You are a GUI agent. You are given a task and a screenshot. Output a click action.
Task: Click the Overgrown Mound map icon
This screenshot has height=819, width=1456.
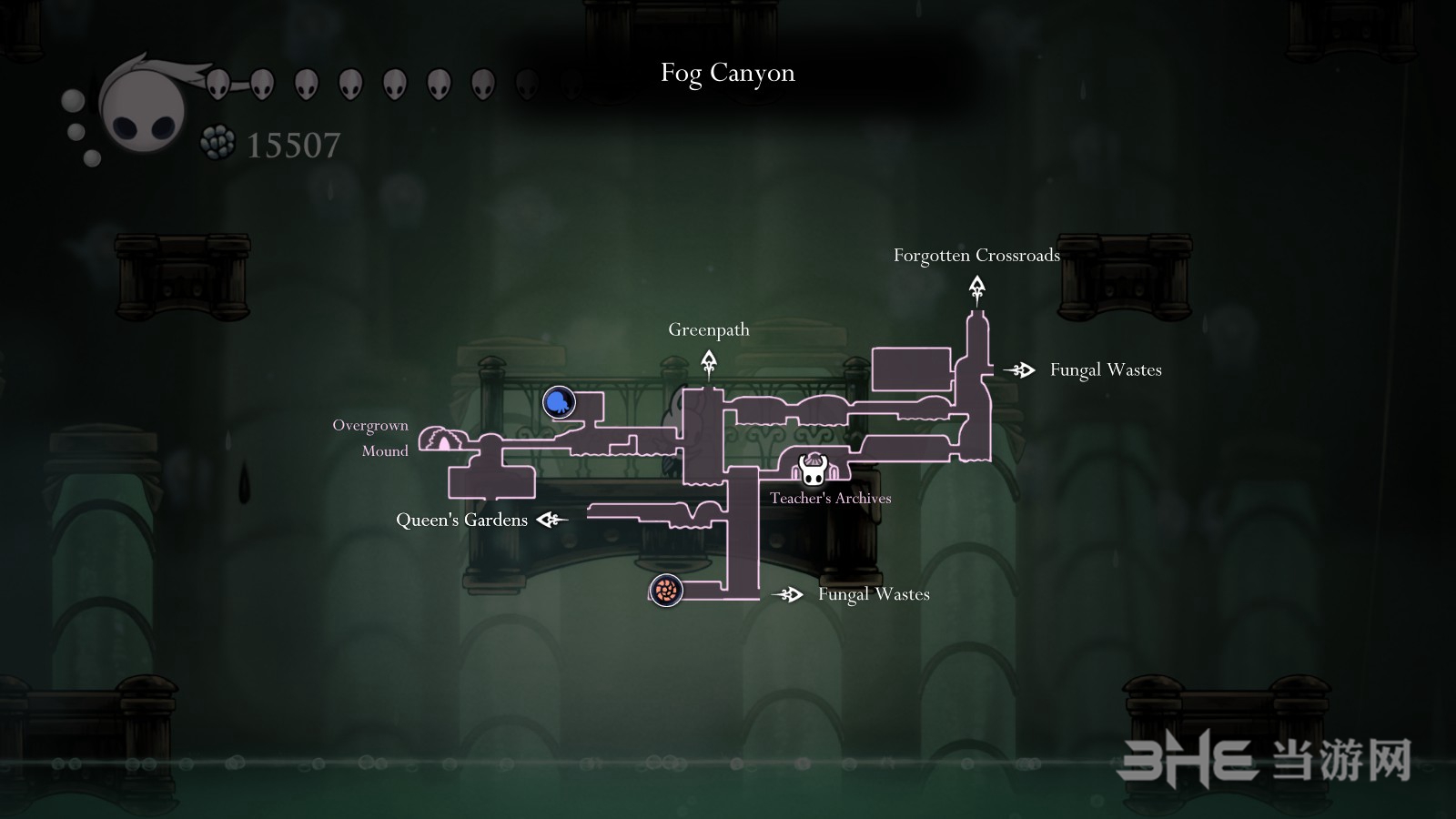pos(443,440)
